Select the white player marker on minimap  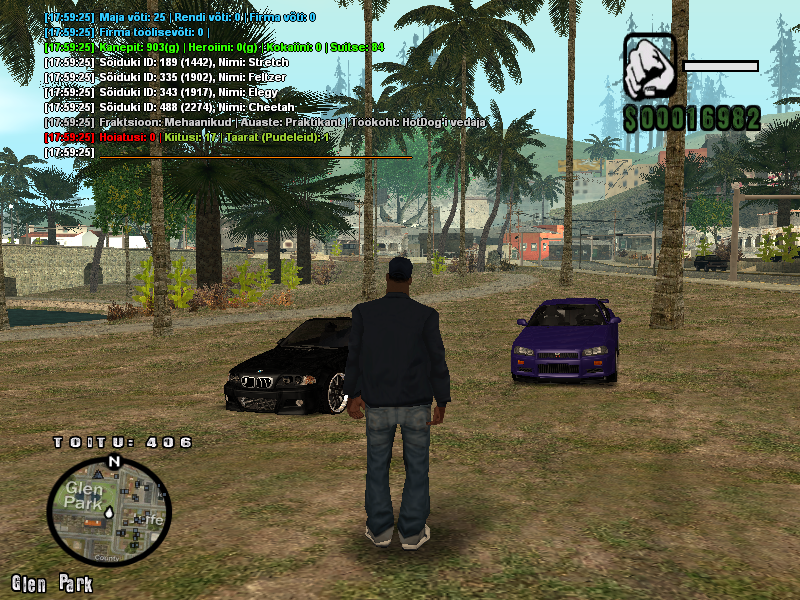(x=109, y=511)
